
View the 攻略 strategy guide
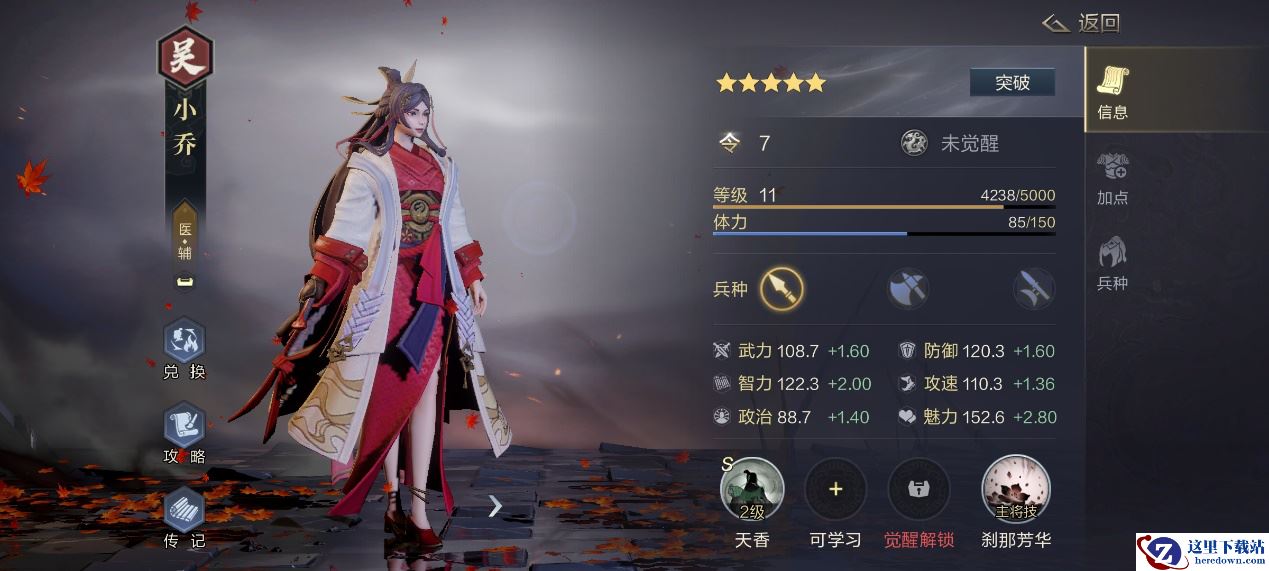tap(184, 428)
